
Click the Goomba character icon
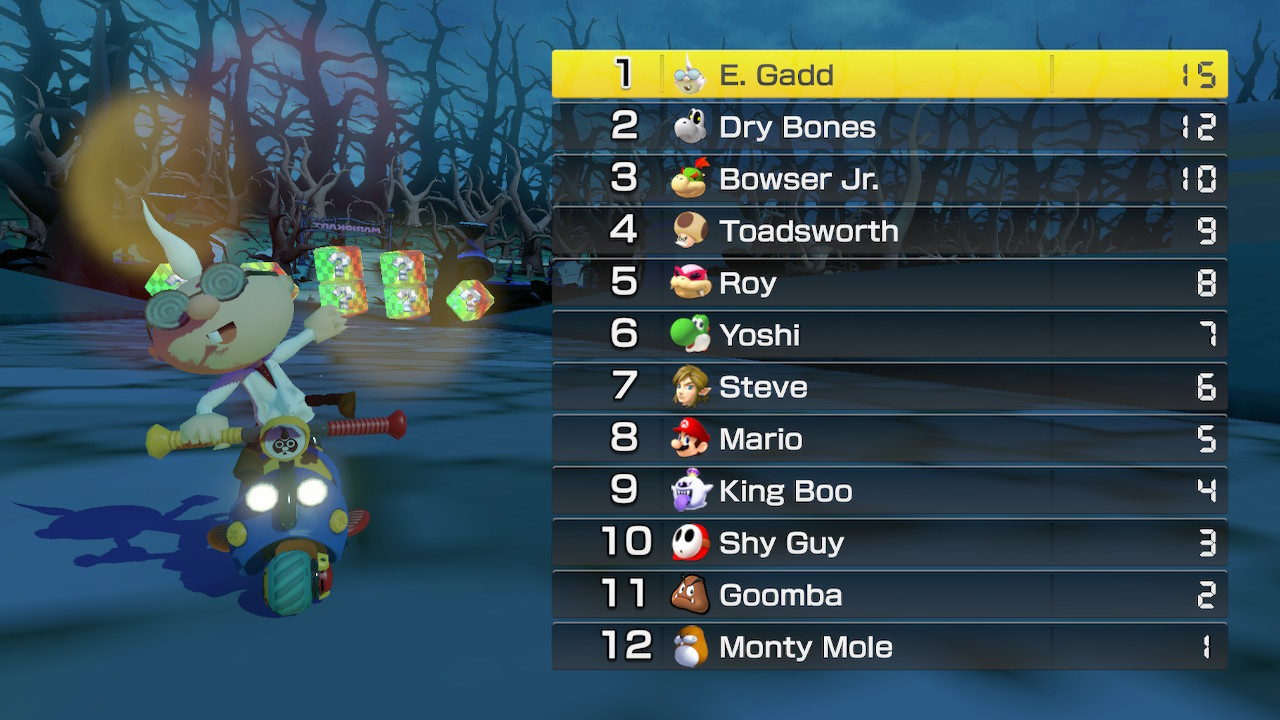tap(692, 595)
